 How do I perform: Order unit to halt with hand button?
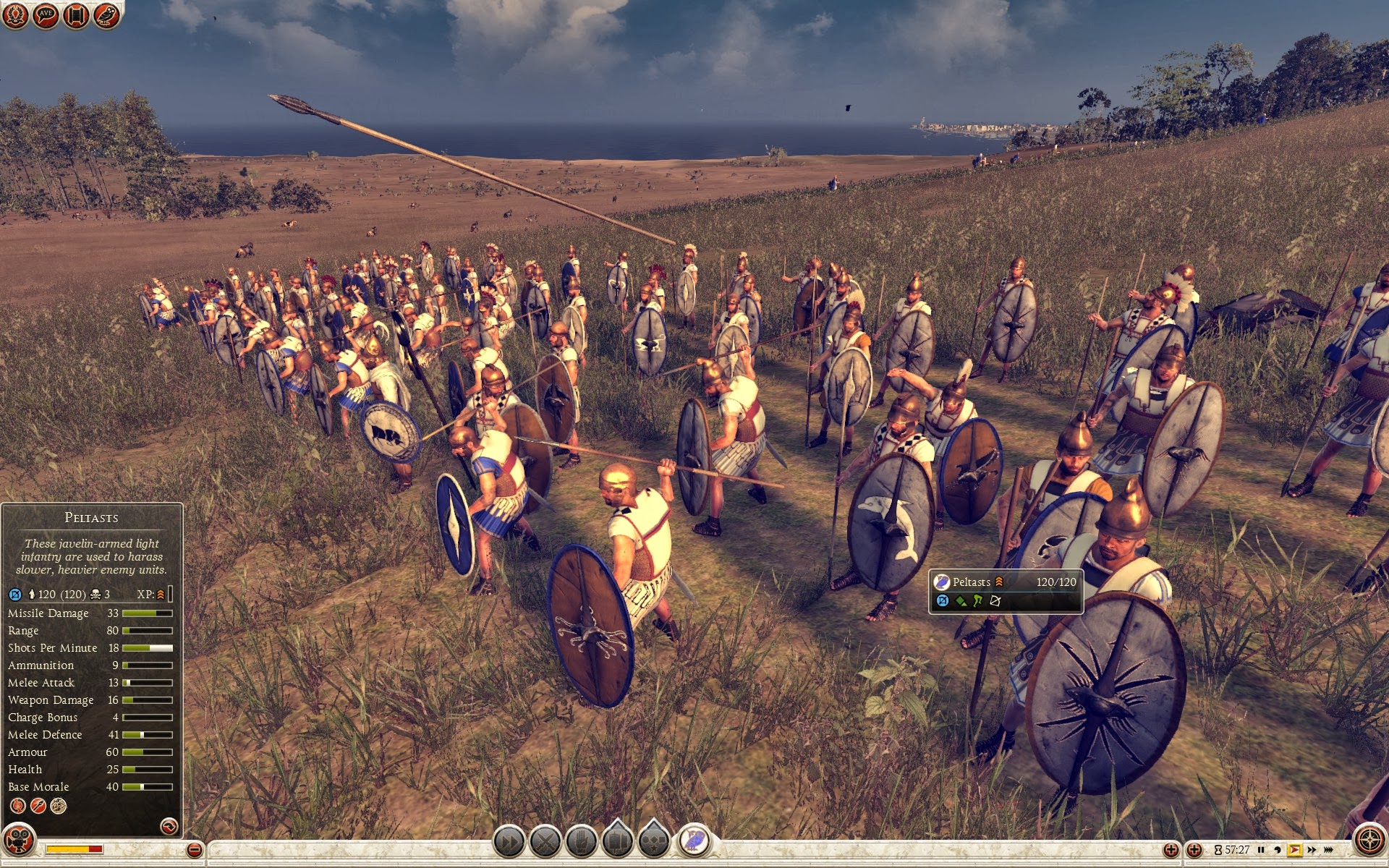(582, 842)
